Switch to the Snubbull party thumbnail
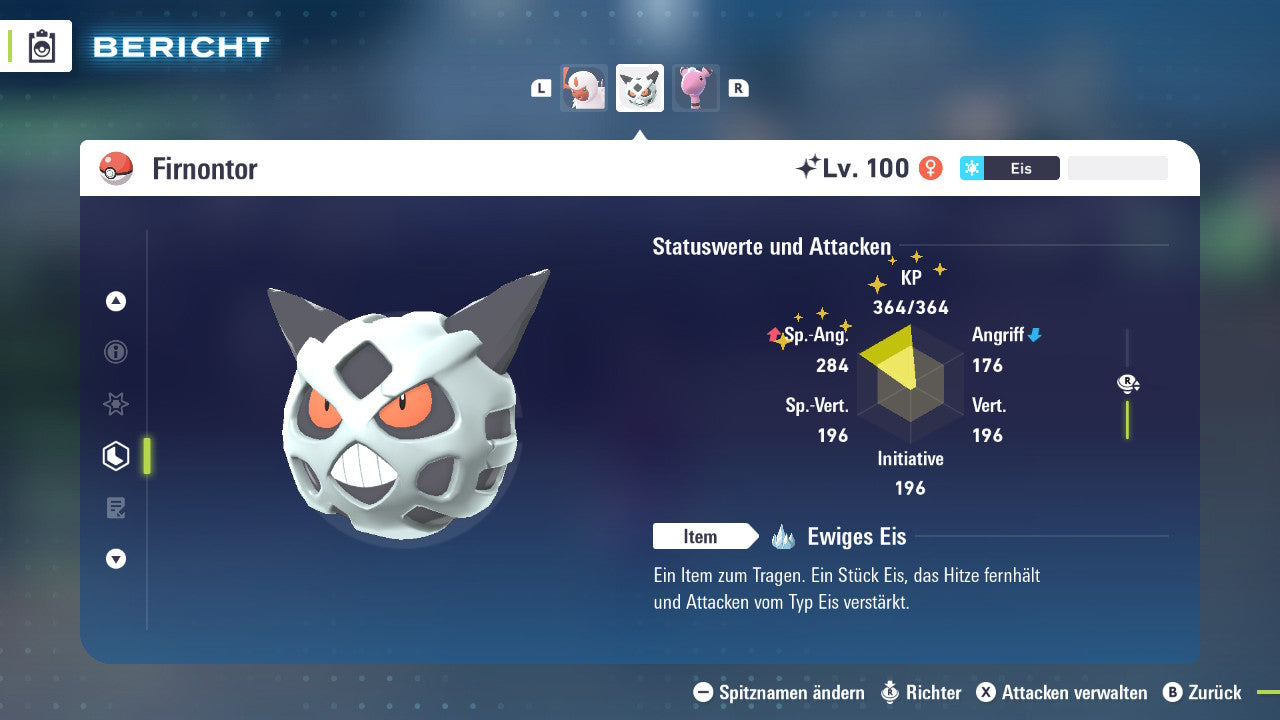Image resolution: width=1280 pixels, height=720 pixels. tap(695, 87)
